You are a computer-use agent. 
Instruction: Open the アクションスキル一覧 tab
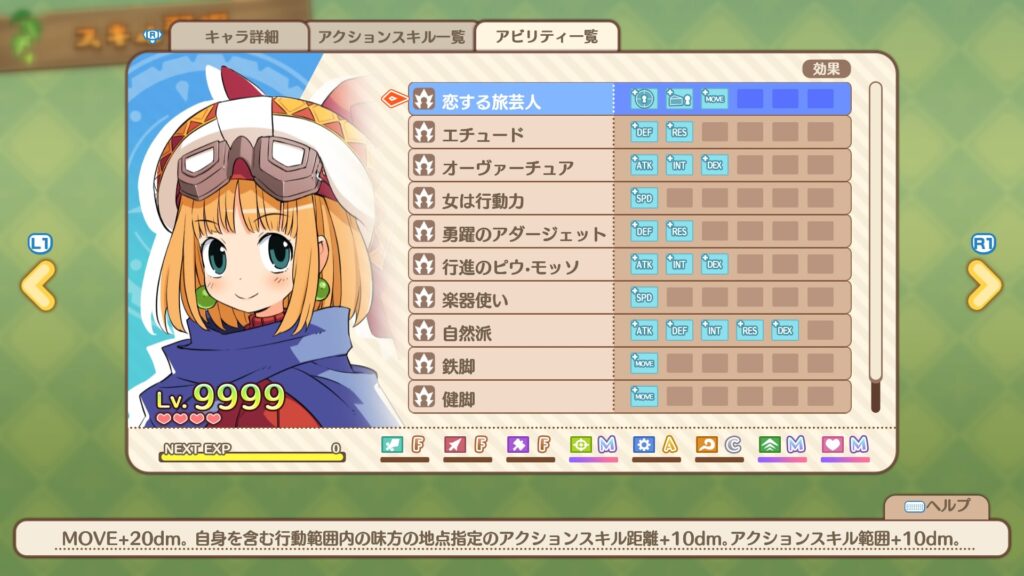click(x=391, y=37)
